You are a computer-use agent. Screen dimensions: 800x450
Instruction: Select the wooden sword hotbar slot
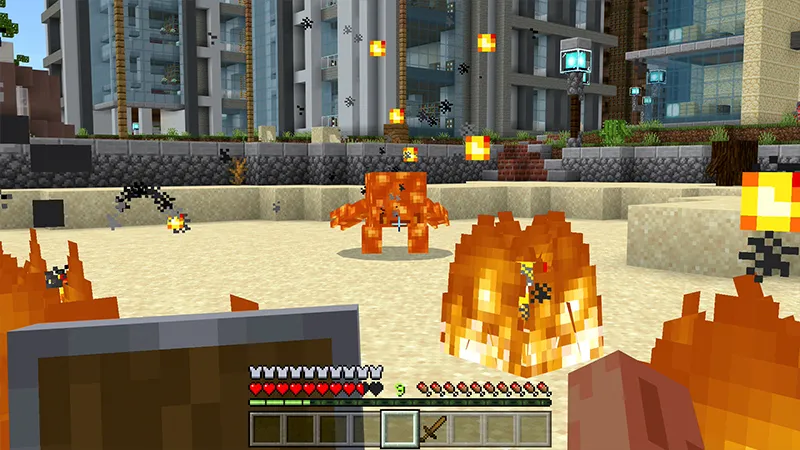point(434,429)
